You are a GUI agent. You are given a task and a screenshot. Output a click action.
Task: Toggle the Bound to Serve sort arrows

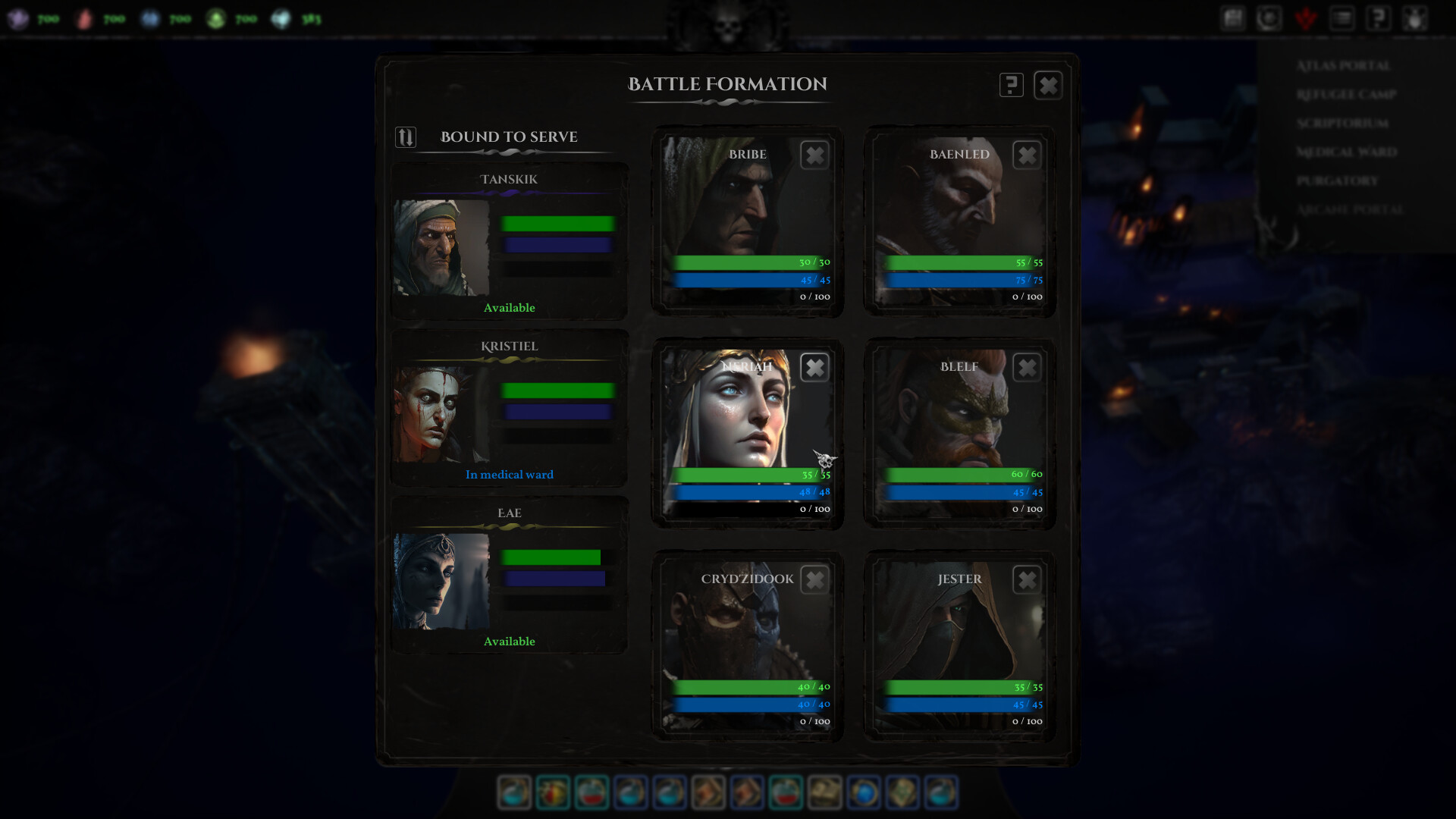406,137
